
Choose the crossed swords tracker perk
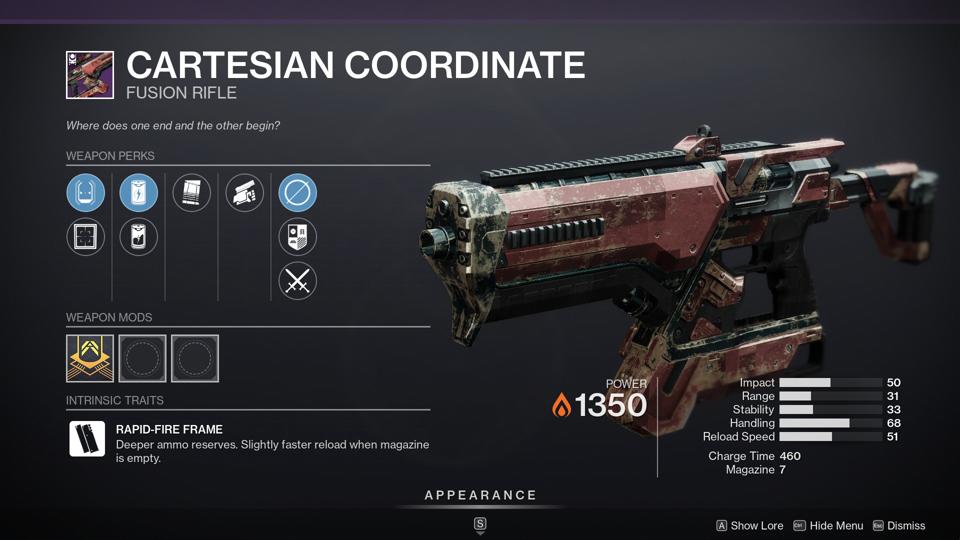298,281
